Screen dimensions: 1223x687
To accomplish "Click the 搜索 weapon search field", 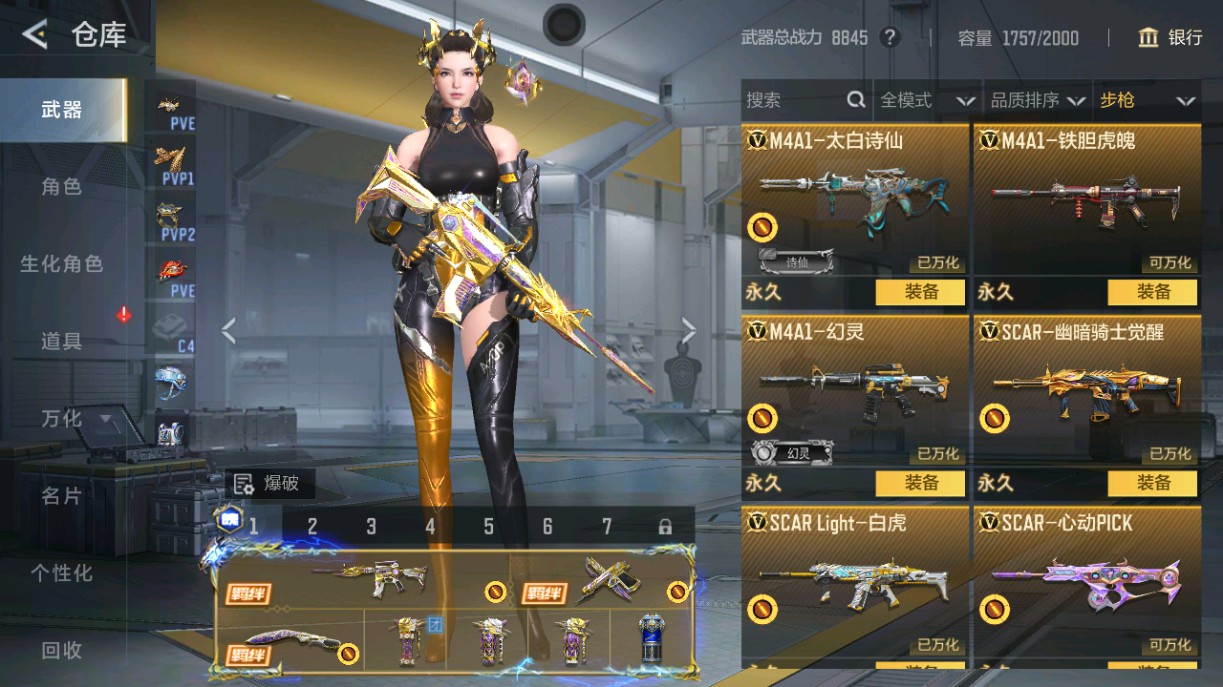I will 795,100.
